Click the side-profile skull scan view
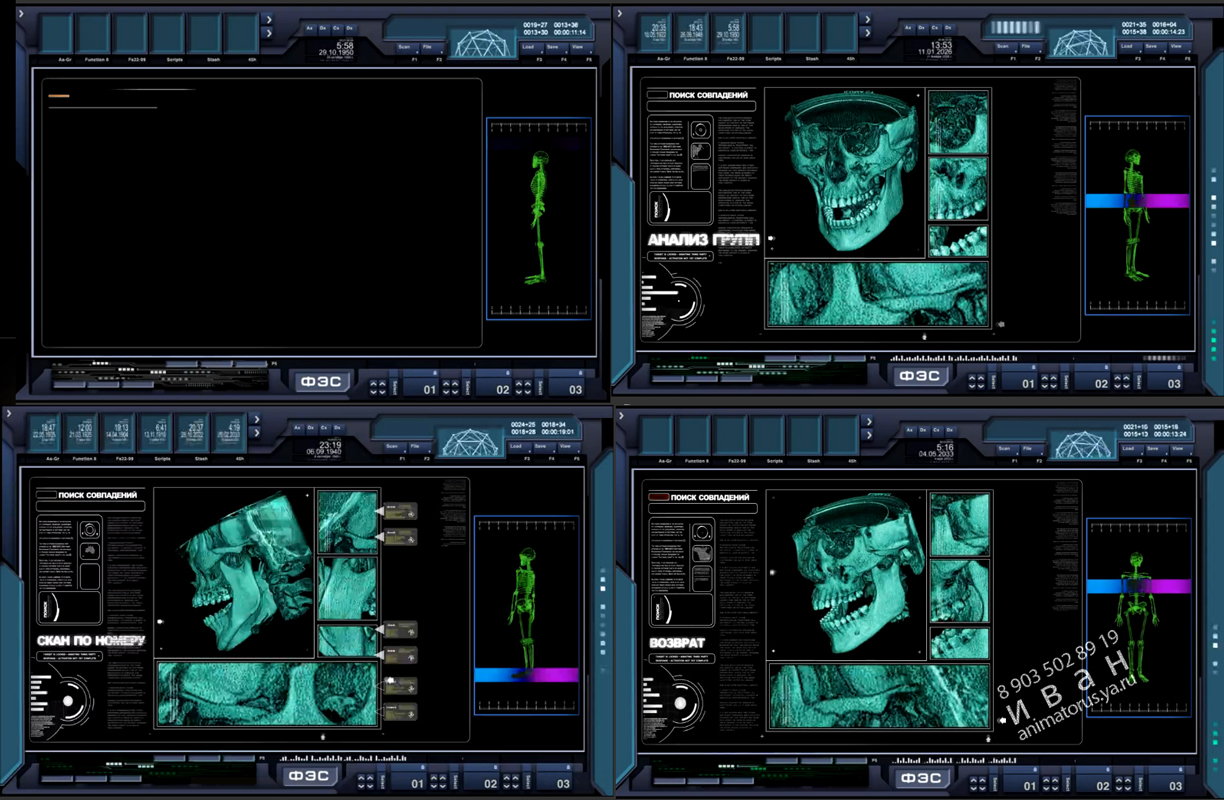 click(234, 573)
